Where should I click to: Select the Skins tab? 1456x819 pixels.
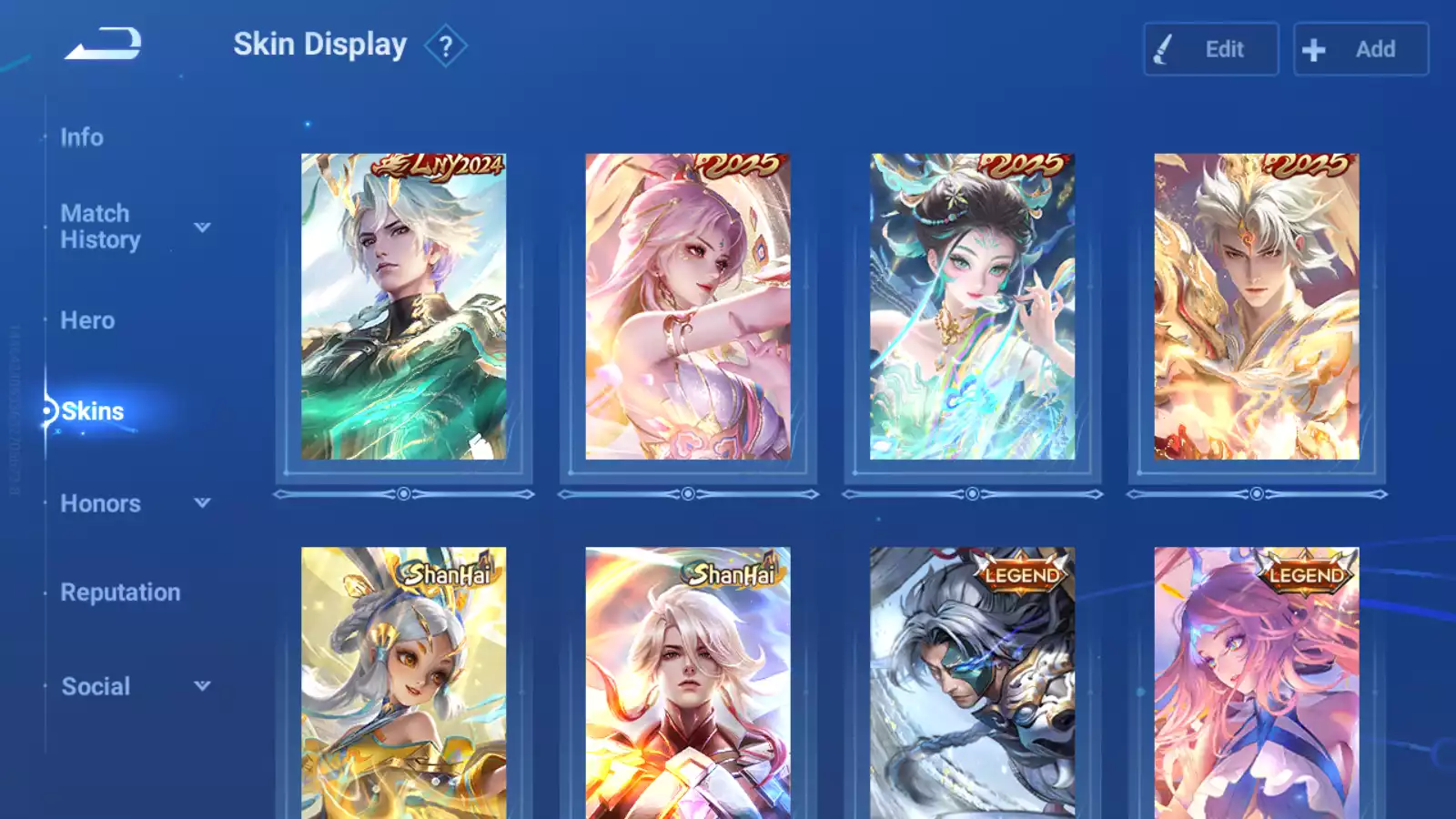[92, 411]
